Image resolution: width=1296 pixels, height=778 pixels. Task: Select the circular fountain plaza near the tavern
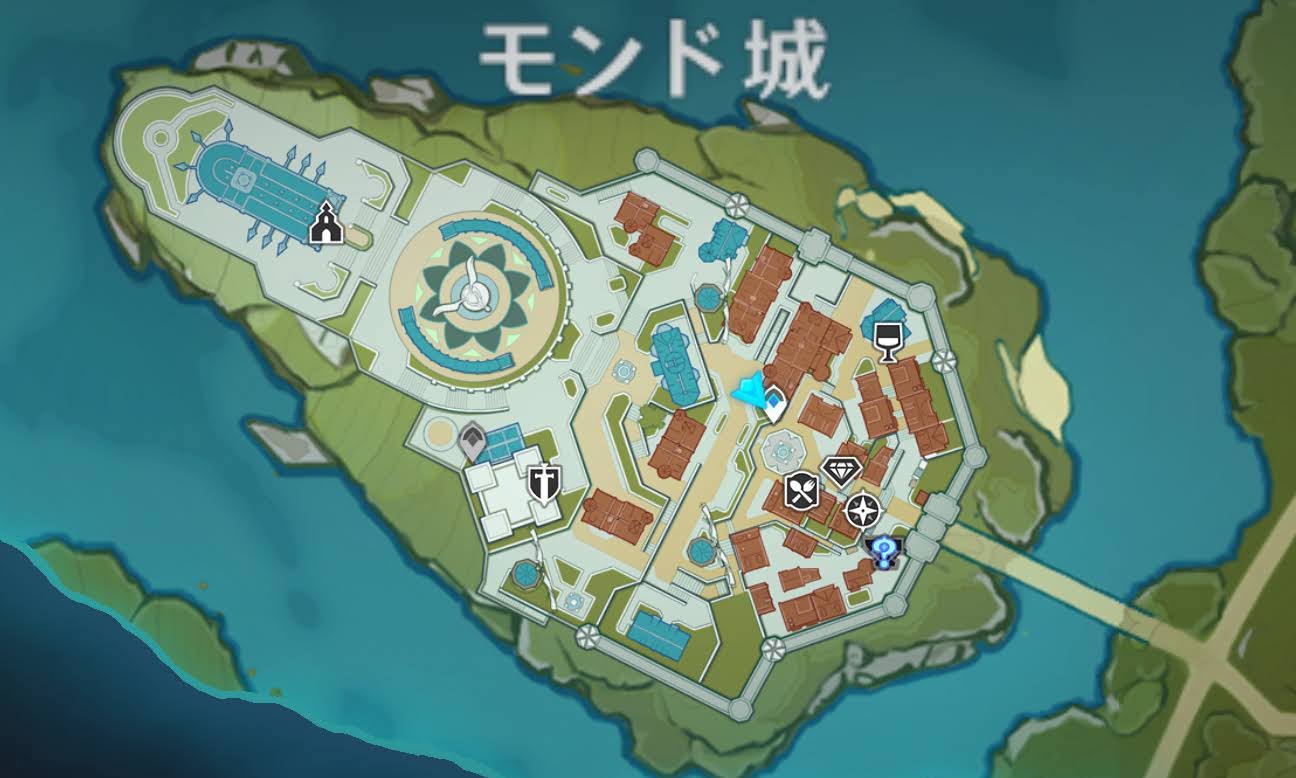click(785, 450)
